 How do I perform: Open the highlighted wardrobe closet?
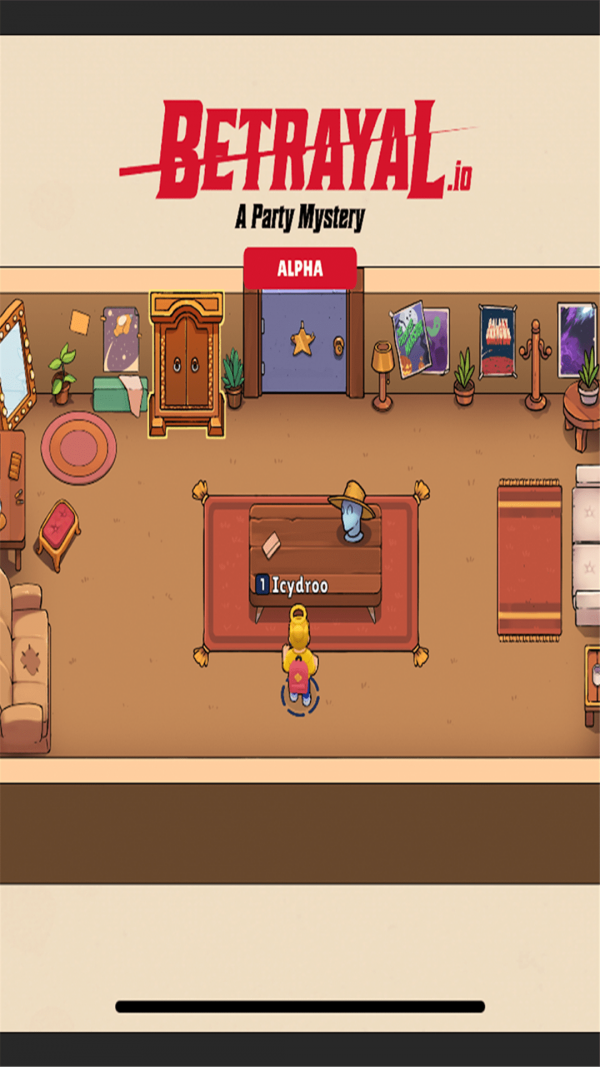tap(186, 365)
